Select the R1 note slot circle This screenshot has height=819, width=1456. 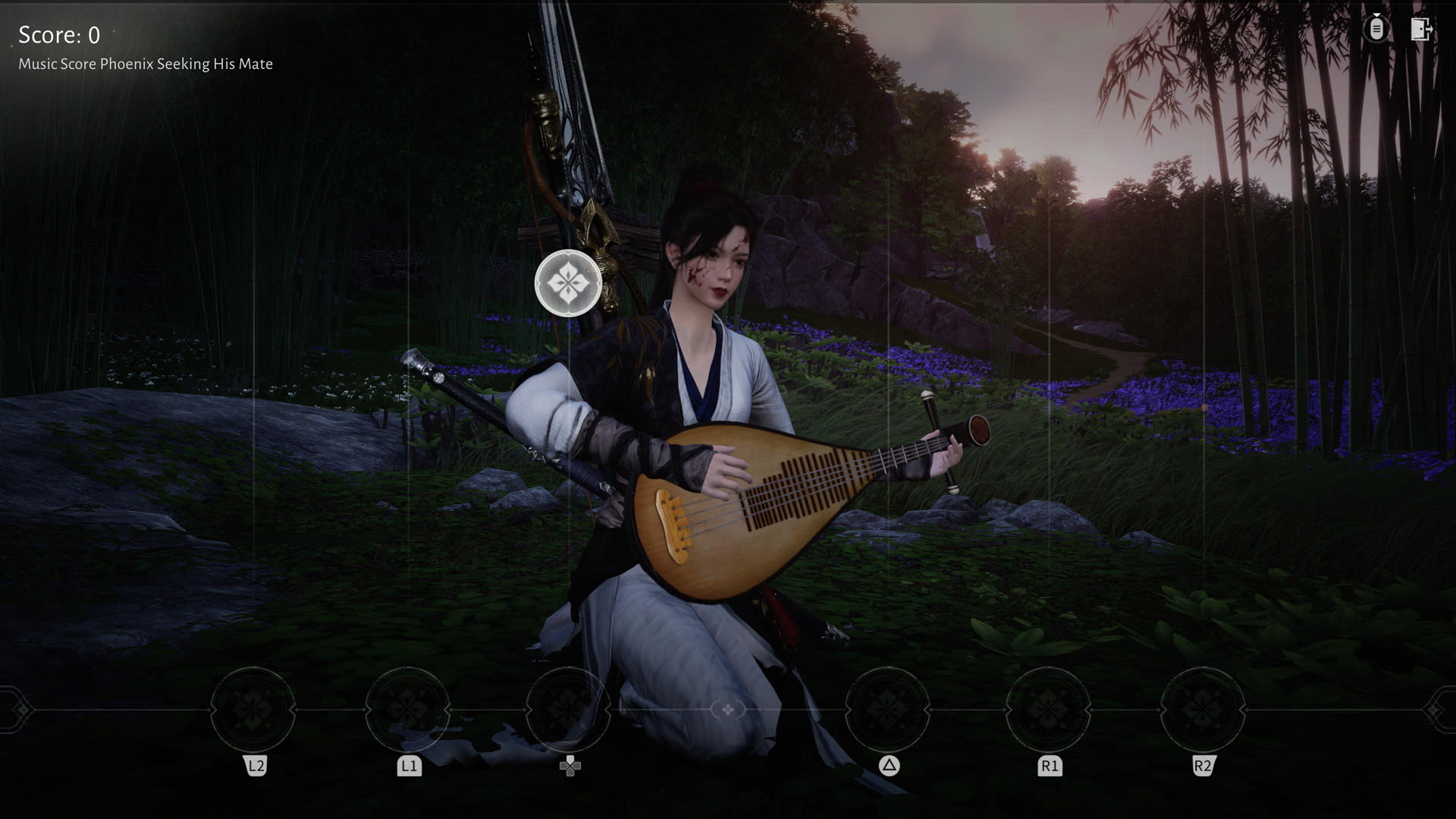(x=1047, y=711)
